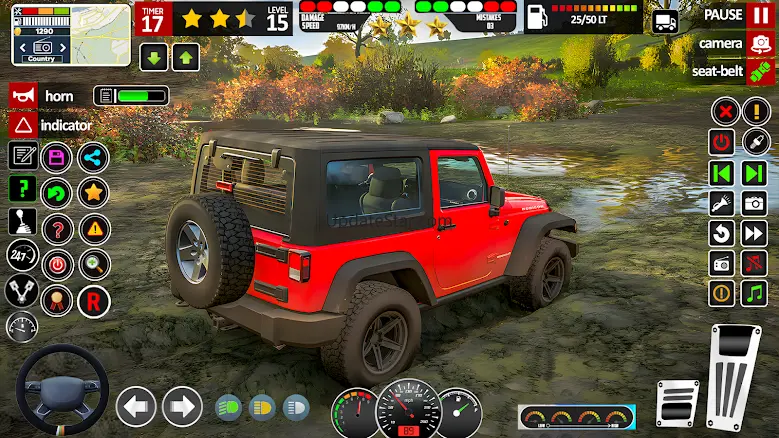Click the green question mark help icon
Viewport: 779px width, 438px height.
pos(22,190)
